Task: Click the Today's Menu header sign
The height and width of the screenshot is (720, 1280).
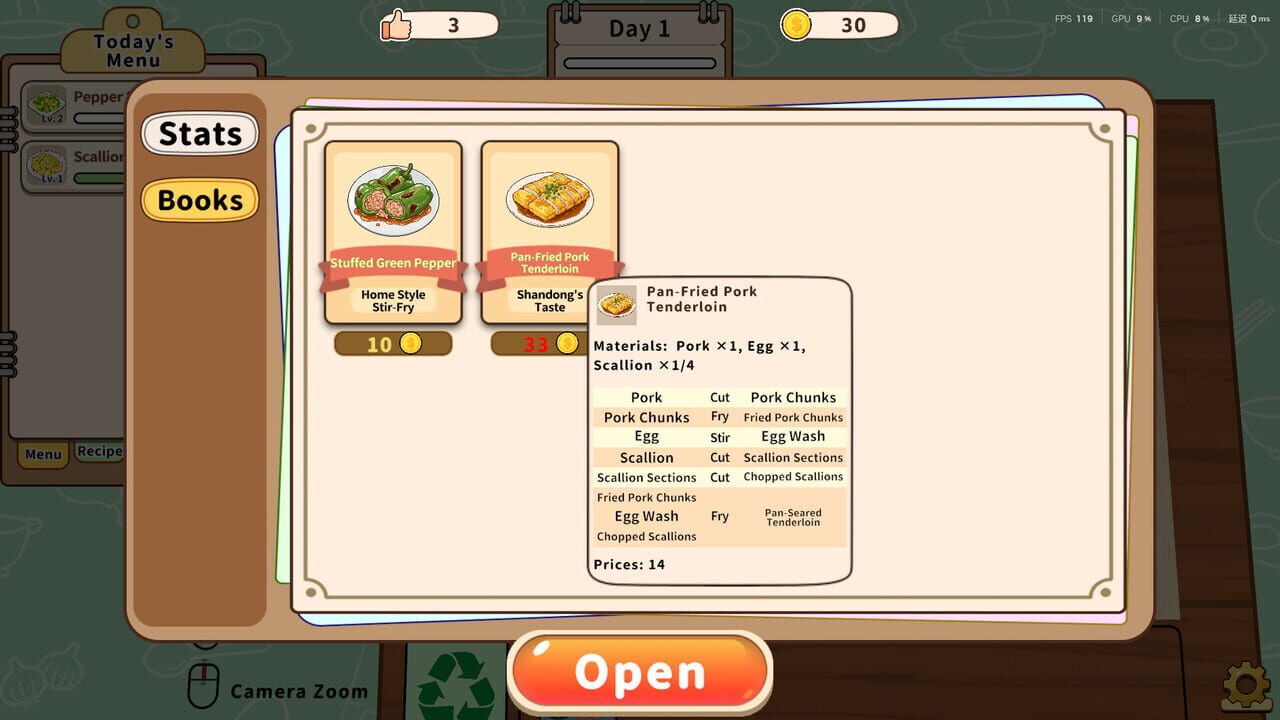Action: coord(131,48)
